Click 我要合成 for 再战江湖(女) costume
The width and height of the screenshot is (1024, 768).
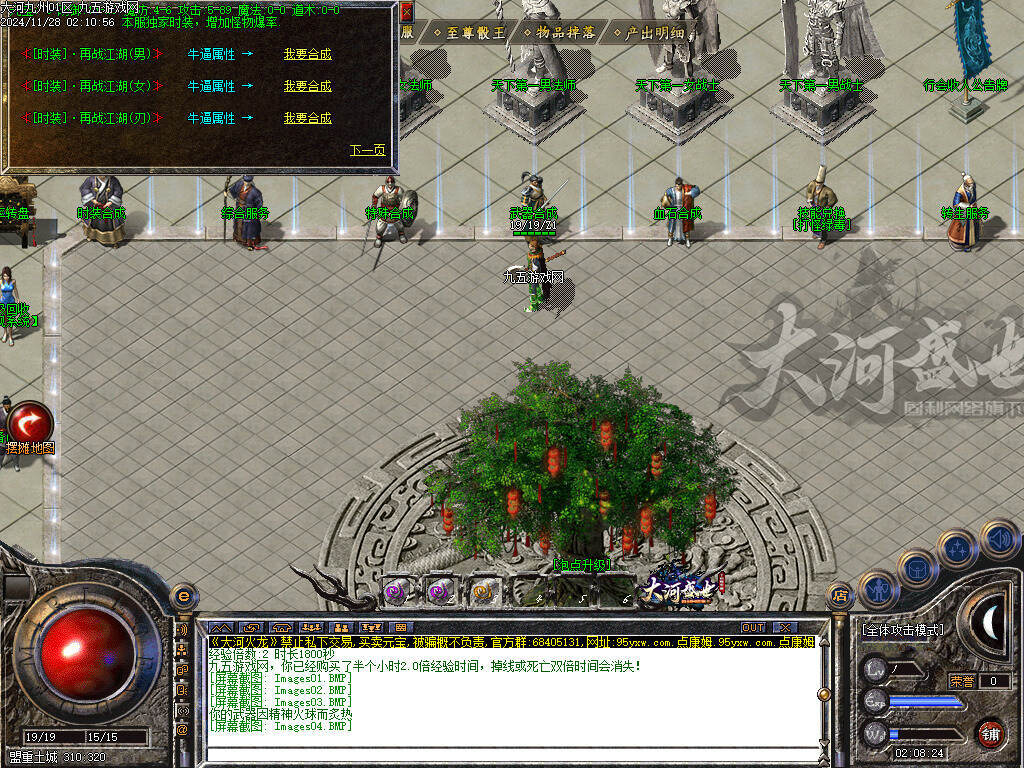pos(307,86)
